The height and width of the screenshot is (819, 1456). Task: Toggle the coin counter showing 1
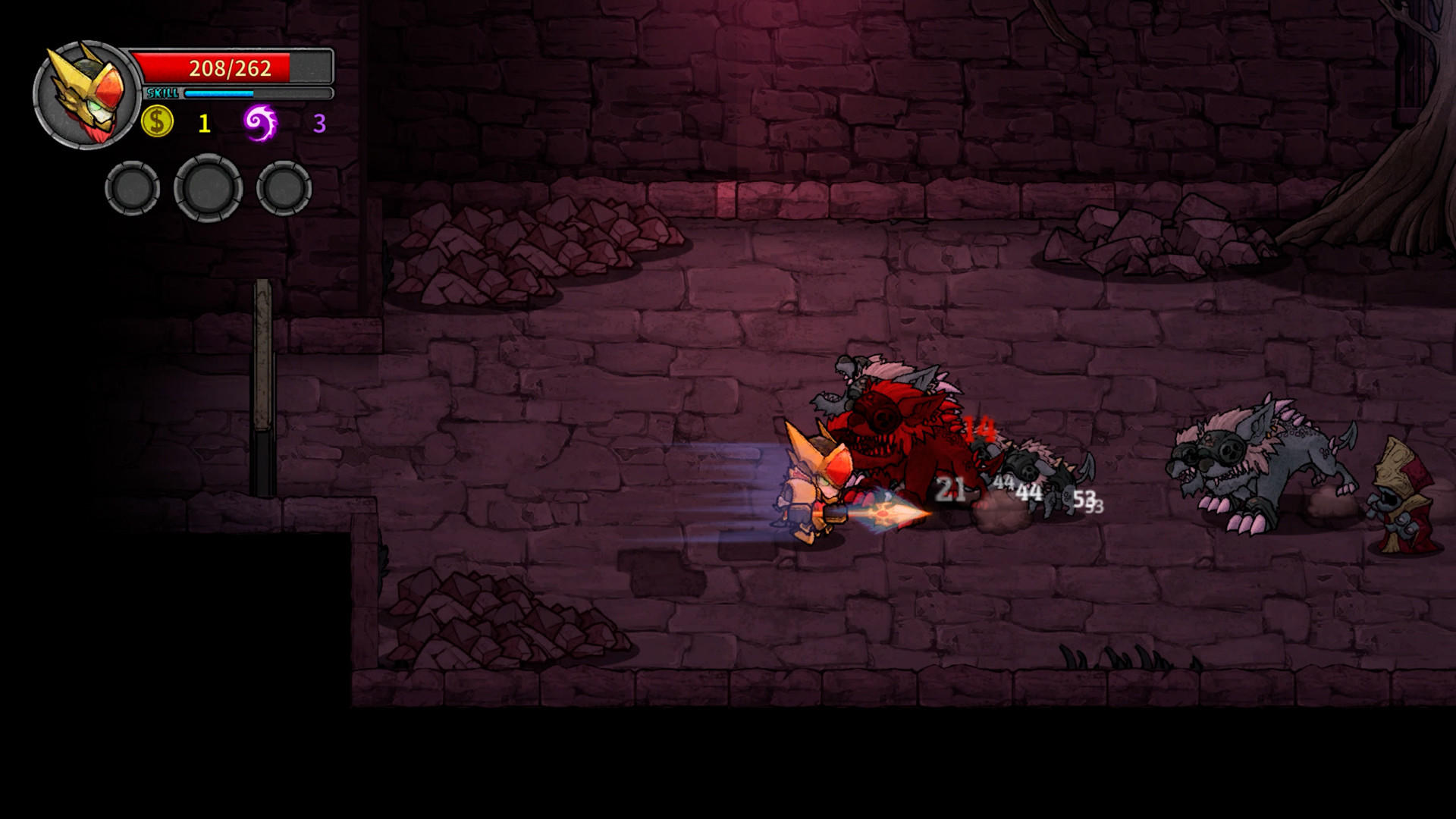[x=203, y=121]
